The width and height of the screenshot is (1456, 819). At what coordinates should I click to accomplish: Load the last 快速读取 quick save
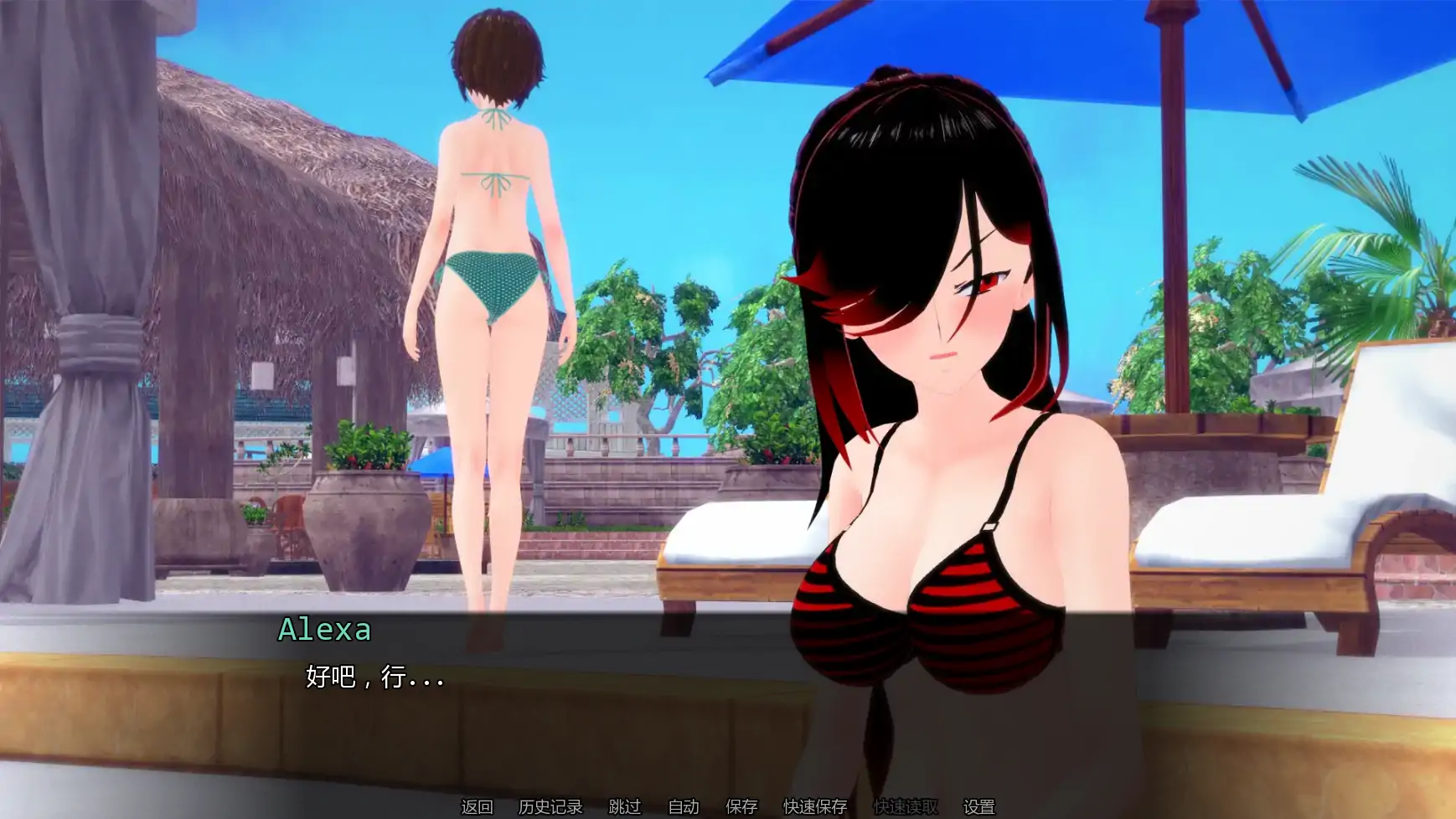click(906, 806)
